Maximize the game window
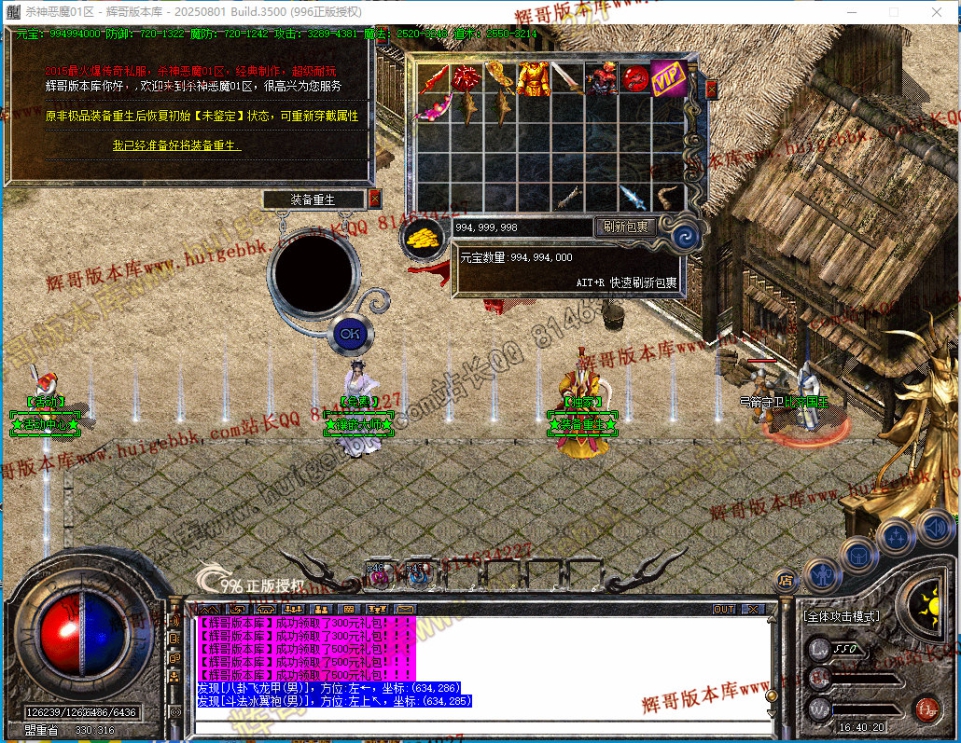Image resolution: width=961 pixels, height=743 pixels. click(893, 10)
